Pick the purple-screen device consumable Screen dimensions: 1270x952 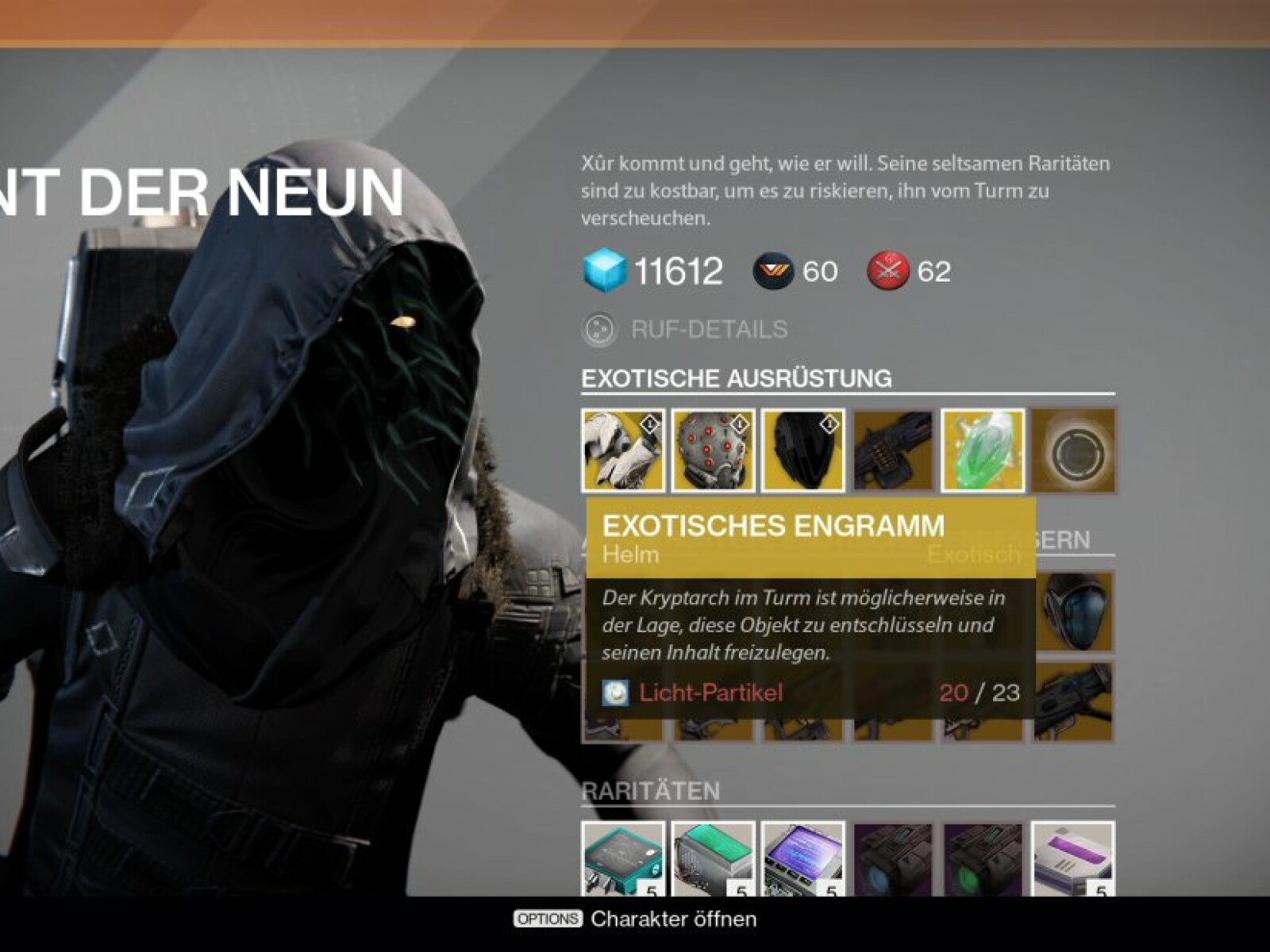pos(802,860)
